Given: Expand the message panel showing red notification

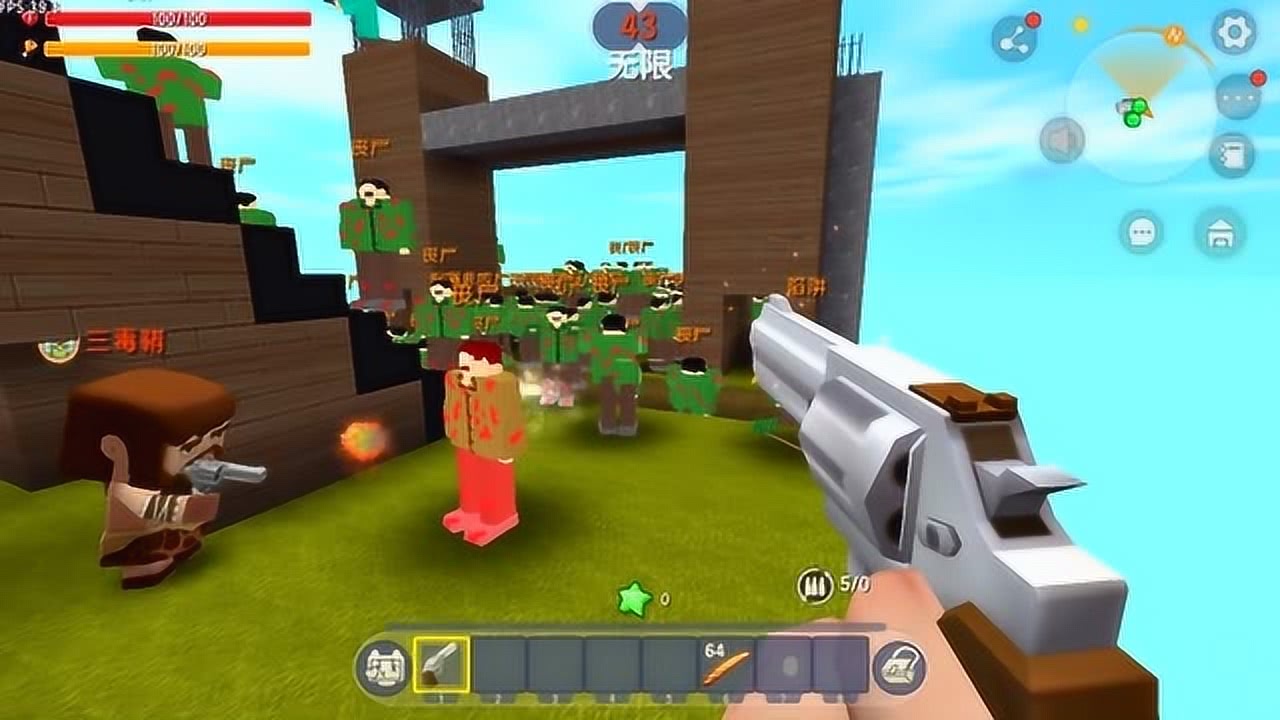Looking at the screenshot, I should pyautogui.click(x=1236, y=97).
